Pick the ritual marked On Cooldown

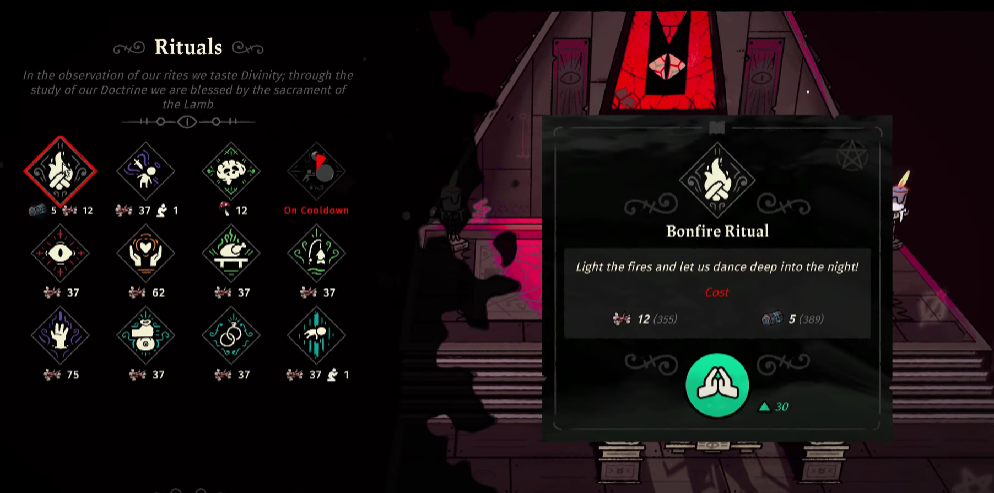(316, 172)
